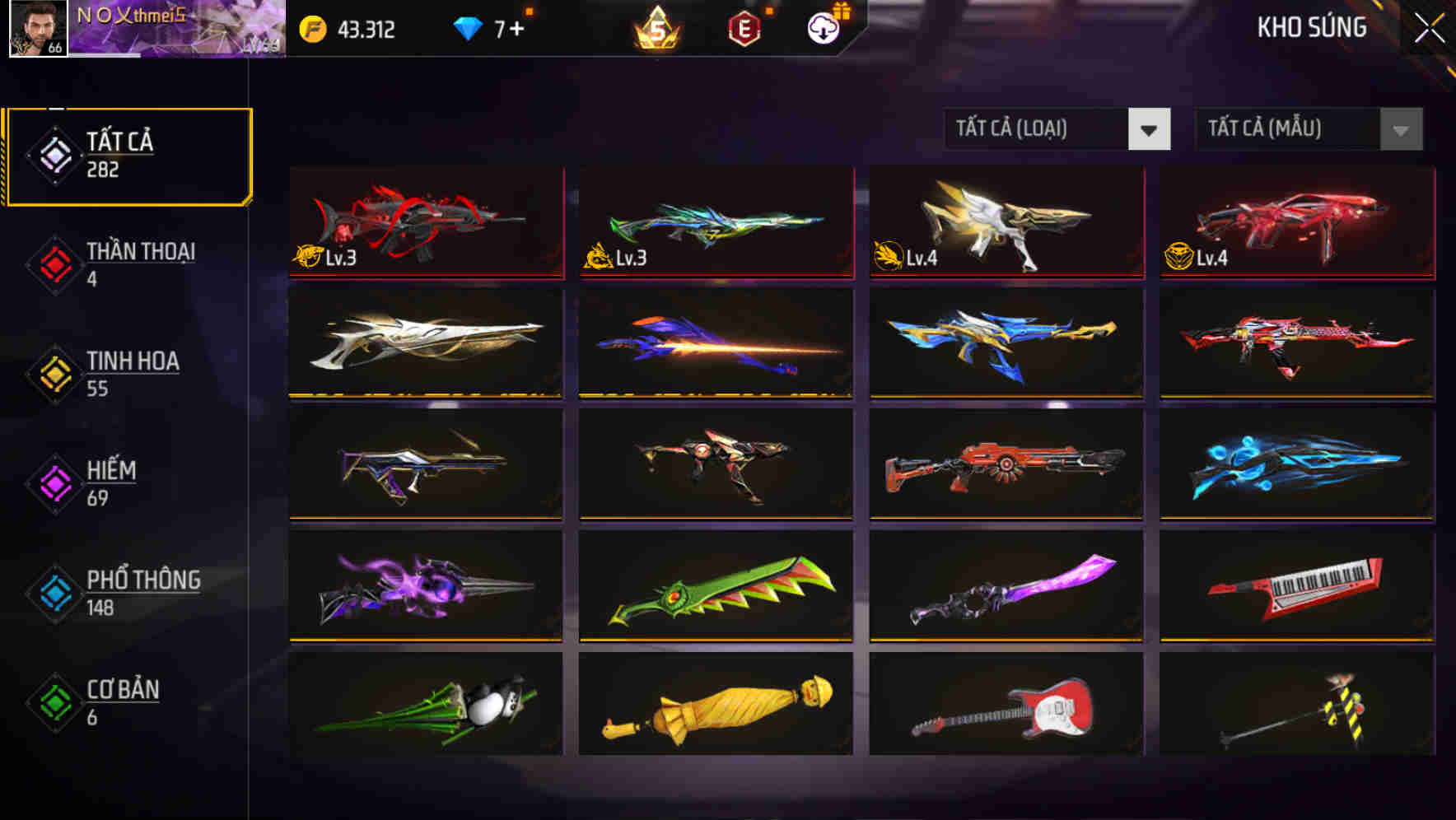The width and height of the screenshot is (1456, 820).
Task: Expand the weapon type dropdown arrow
Action: coord(1150,129)
